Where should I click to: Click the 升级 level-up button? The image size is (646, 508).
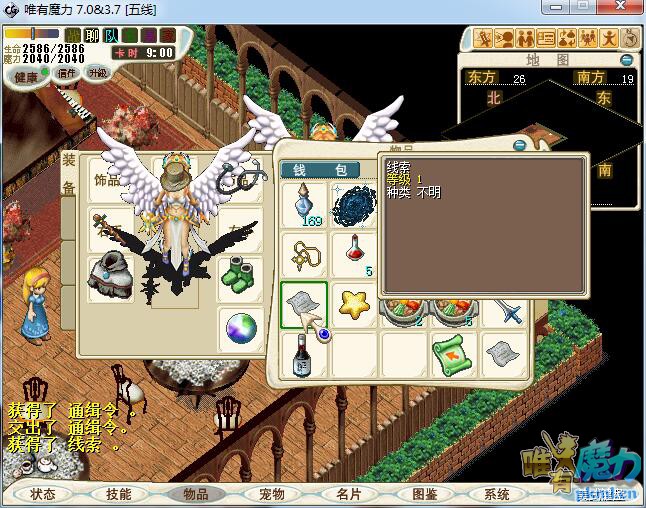pyautogui.click(x=97, y=73)
